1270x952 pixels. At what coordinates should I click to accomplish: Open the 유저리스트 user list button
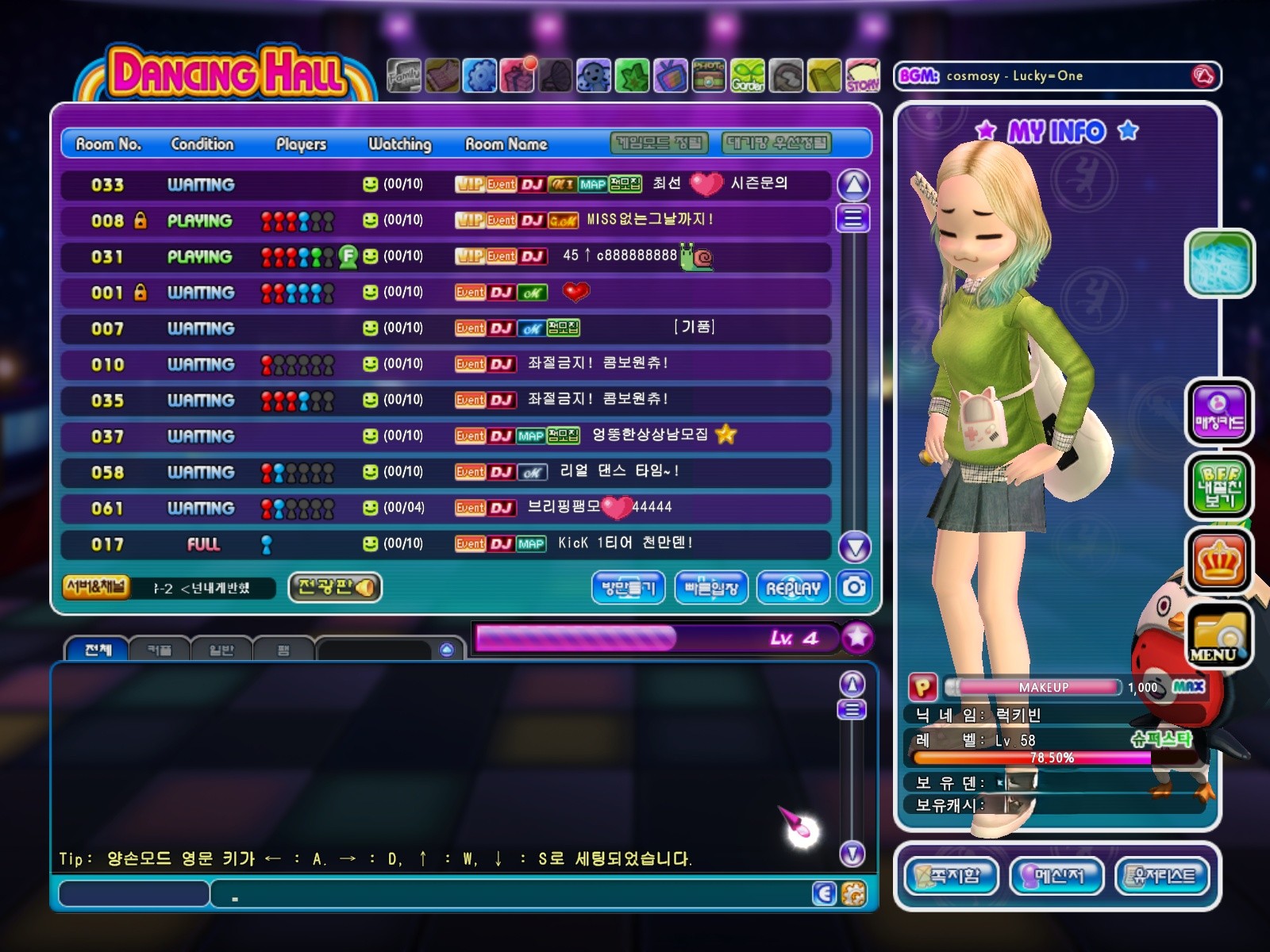1163,876
